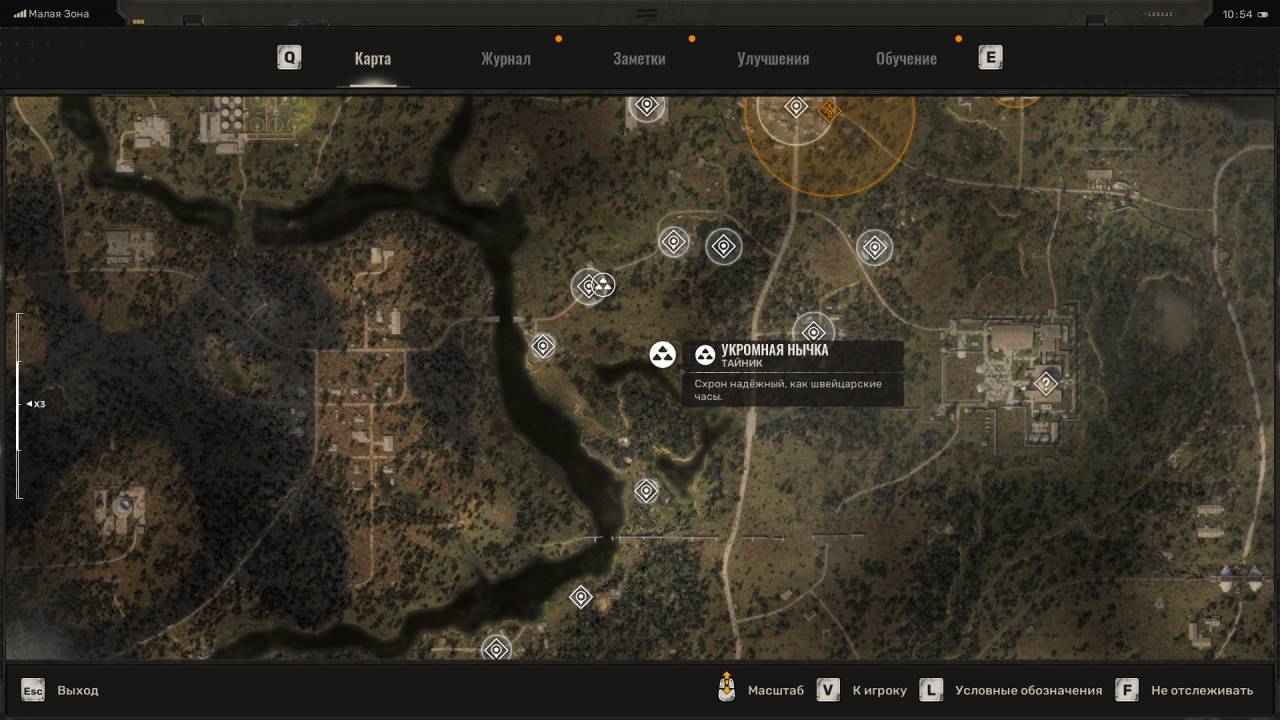This screenshot has width=1280, height=720.
Task: Click the stash marker overlapping a location marker
Action: [x=602, y=285]
